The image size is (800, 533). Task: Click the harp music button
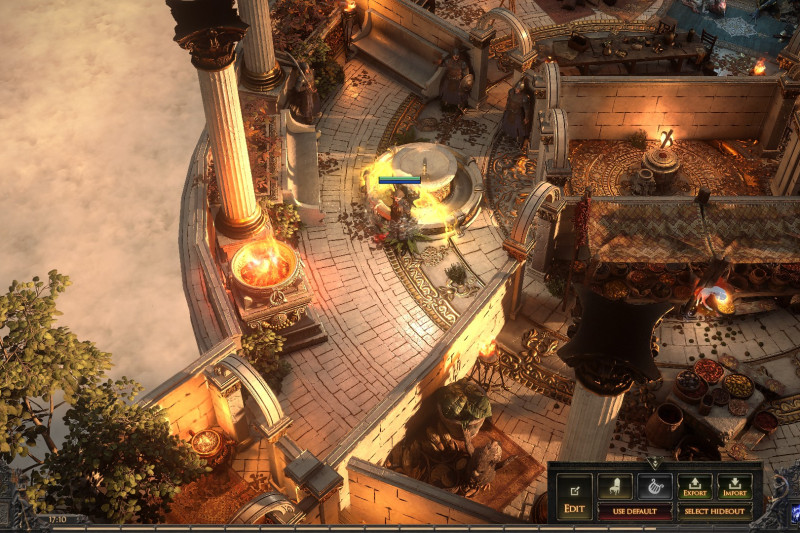[654, 487]
